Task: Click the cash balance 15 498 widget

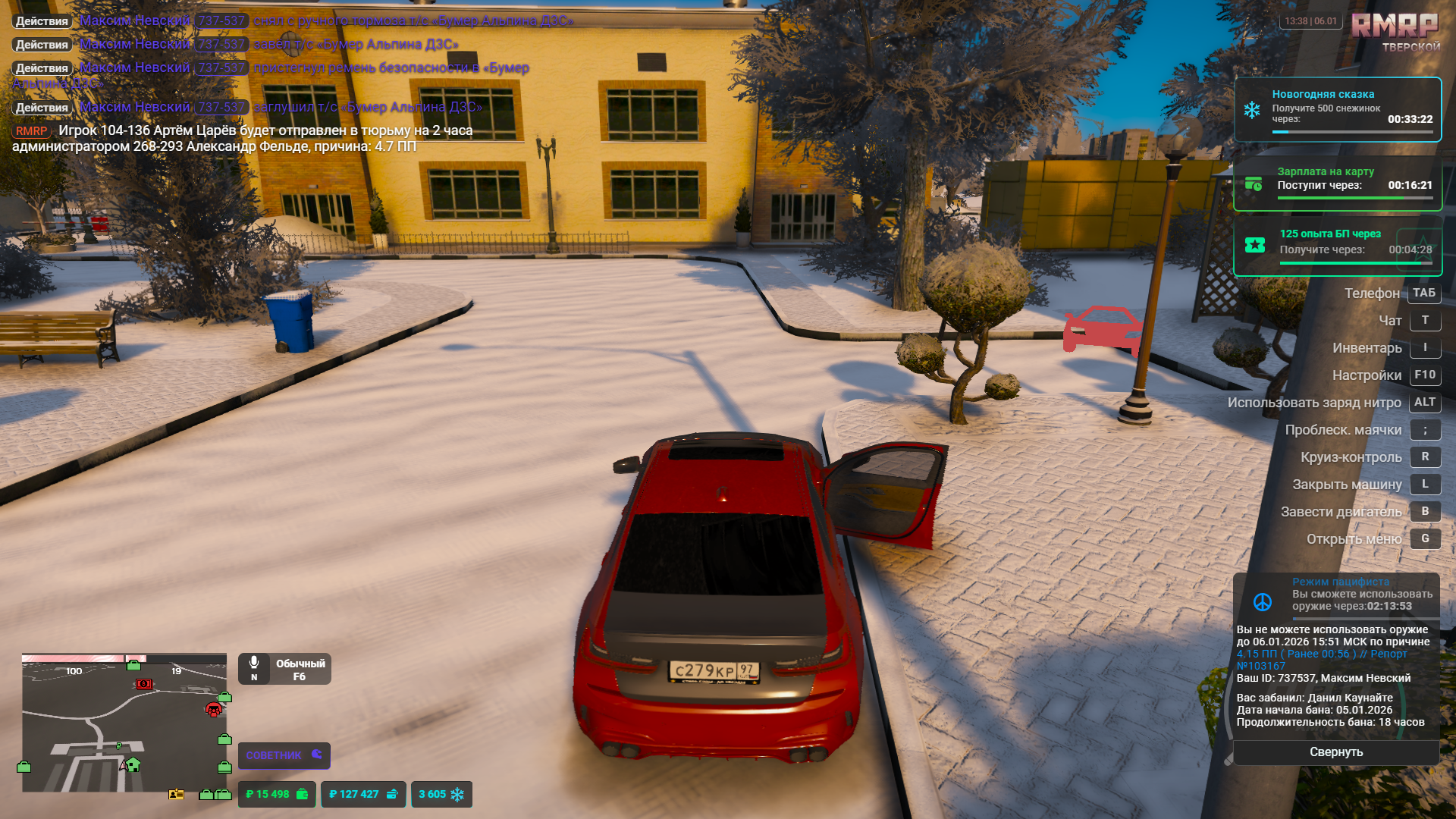Action: point(277,794)
